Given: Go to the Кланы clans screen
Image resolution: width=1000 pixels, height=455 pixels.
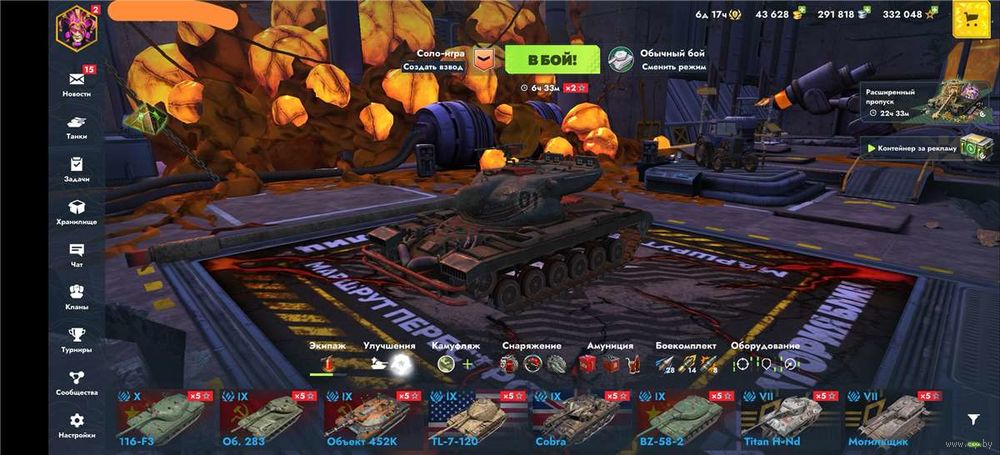Looking at the screenshot, I should click(76, 296).
